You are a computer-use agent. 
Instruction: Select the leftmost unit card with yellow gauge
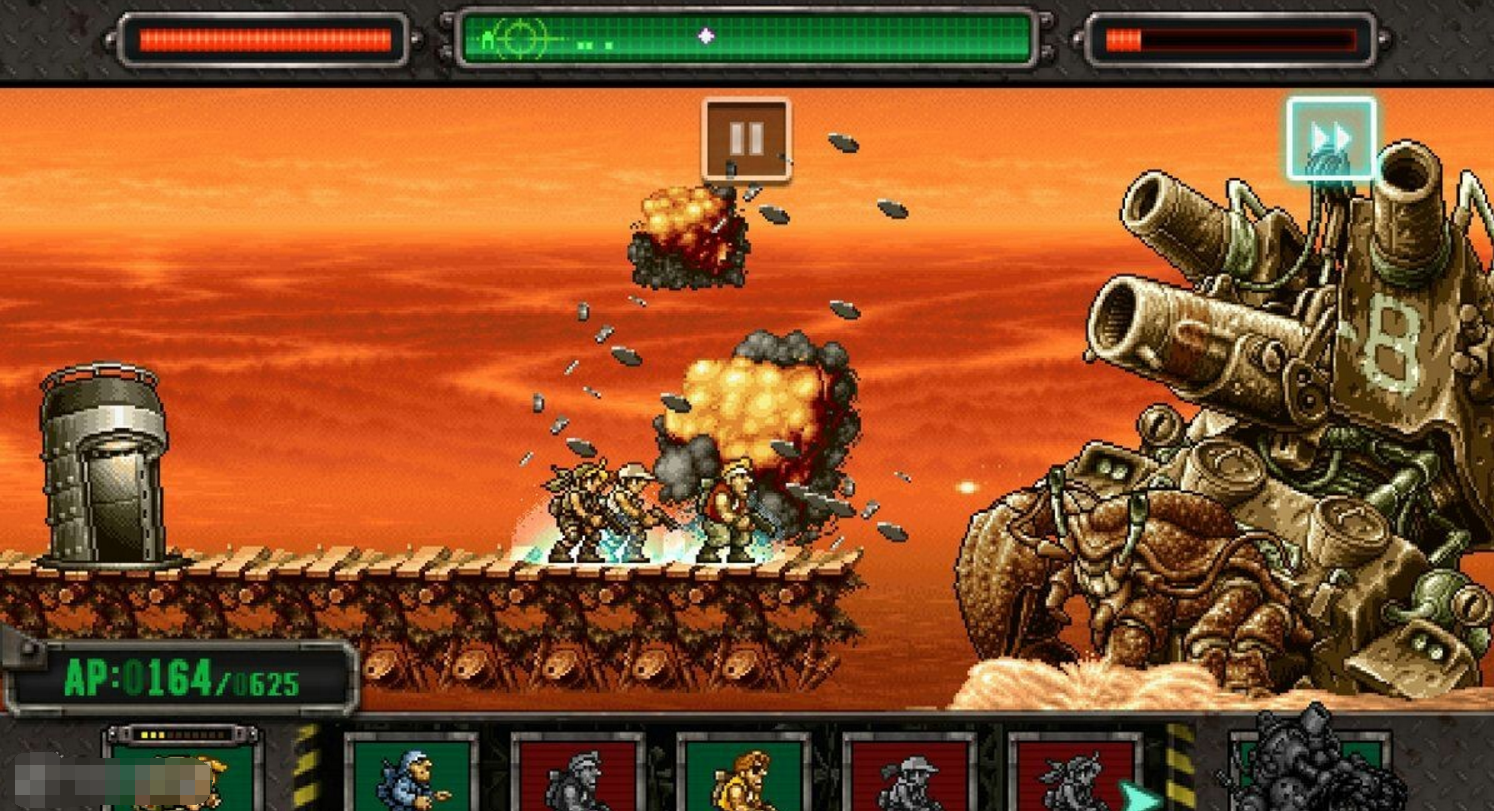click(x=182, y=772)
